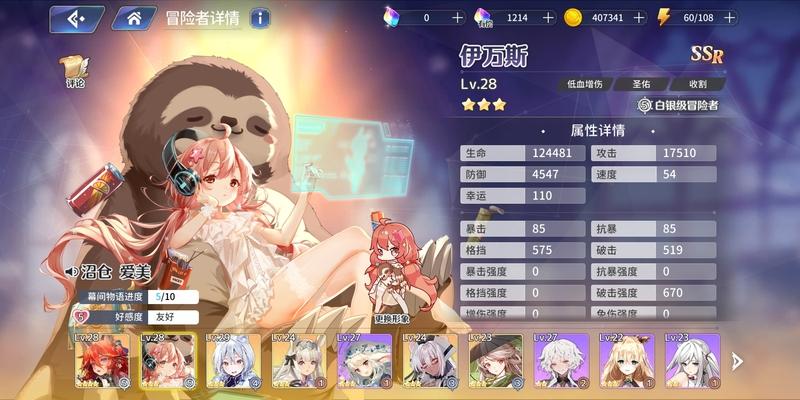View the 白银级冒险者 rank badge
Viewport: 800px width, 400px height.
pyautogui.click(x=678, y=104)
